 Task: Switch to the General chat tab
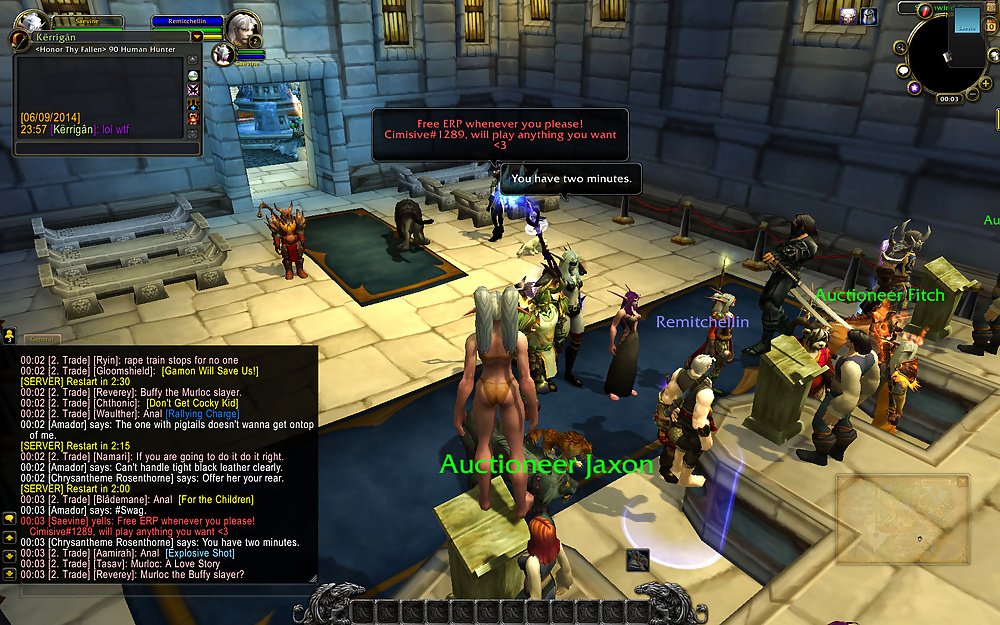41,339
